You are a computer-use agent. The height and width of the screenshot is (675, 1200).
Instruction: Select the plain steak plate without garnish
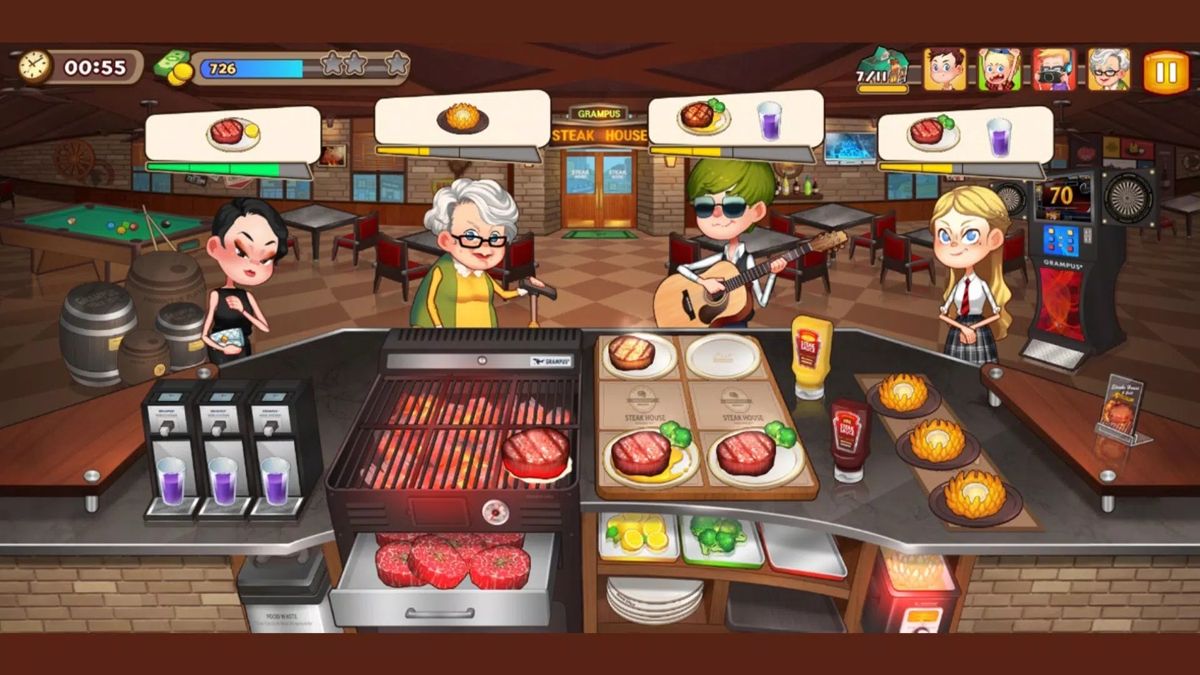(x=632, y=354)
